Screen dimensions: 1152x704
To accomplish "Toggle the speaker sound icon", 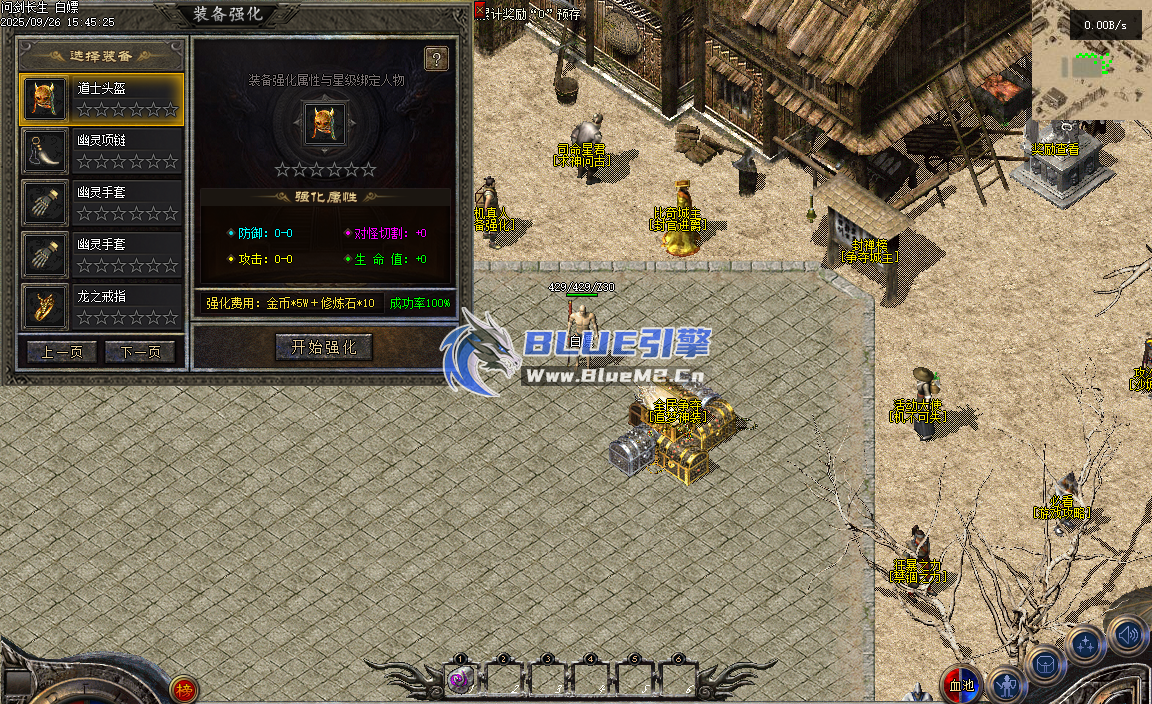I will click(1127, 633).
